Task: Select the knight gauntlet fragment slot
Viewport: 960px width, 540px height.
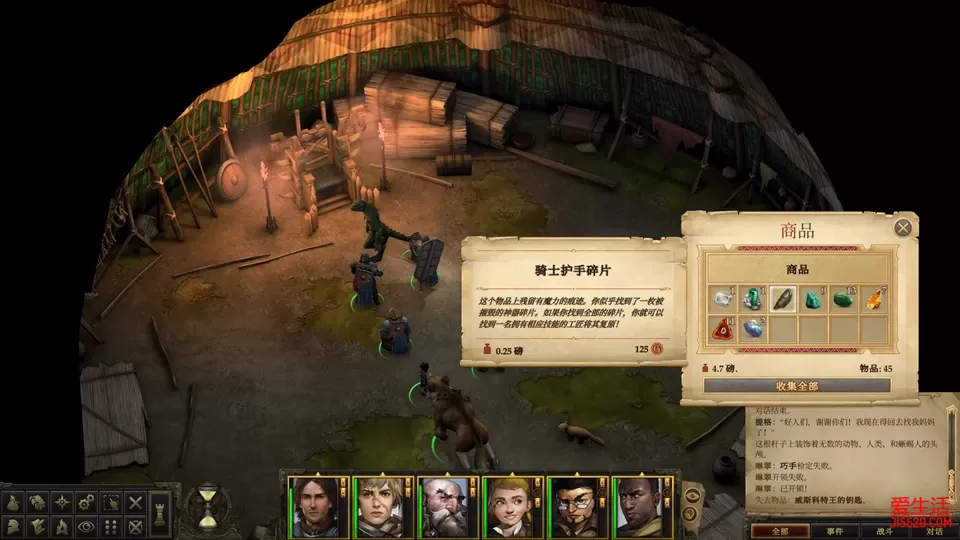Action: [x=783, y=299]
